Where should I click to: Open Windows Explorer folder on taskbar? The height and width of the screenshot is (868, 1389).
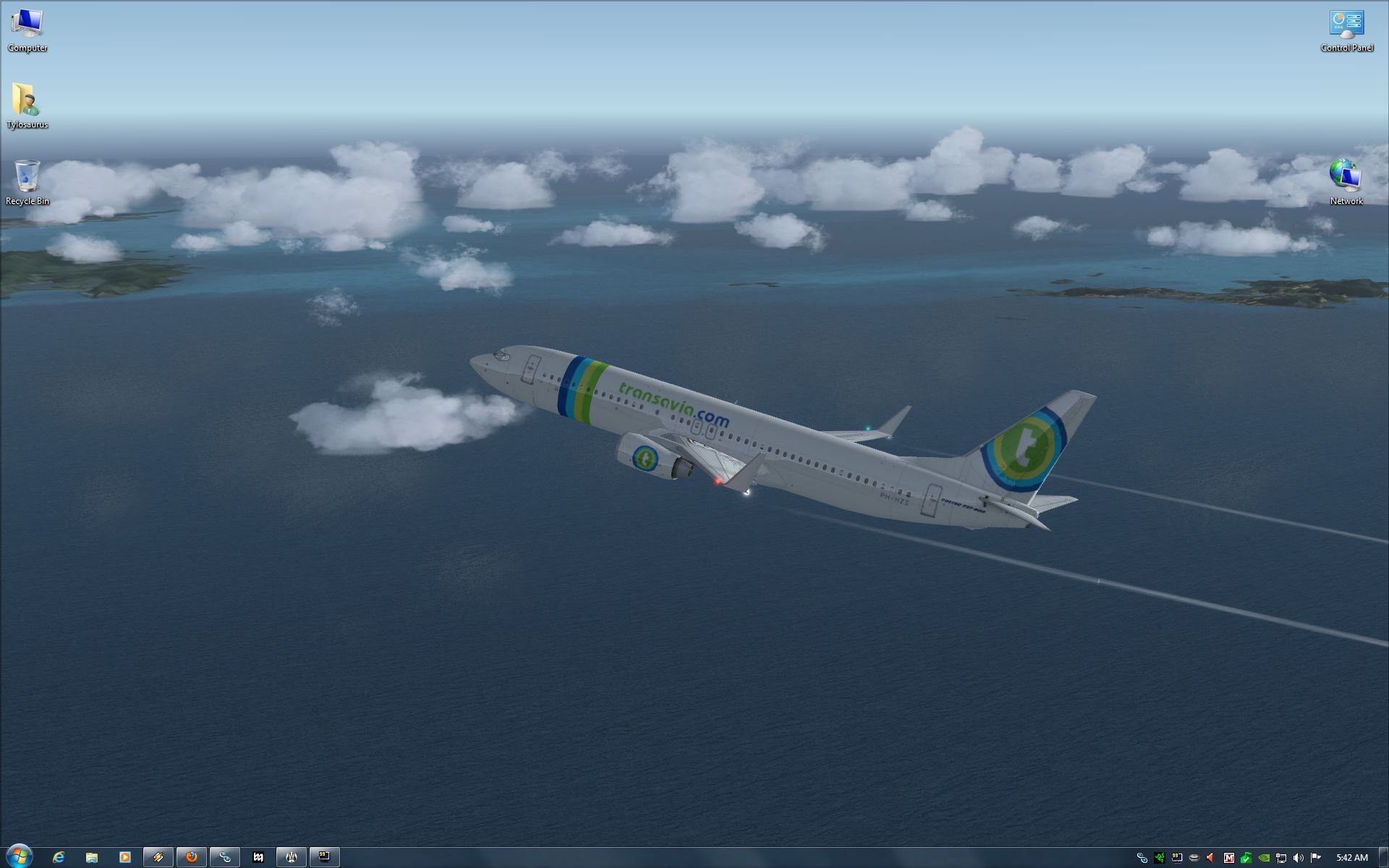coord(92,857)
